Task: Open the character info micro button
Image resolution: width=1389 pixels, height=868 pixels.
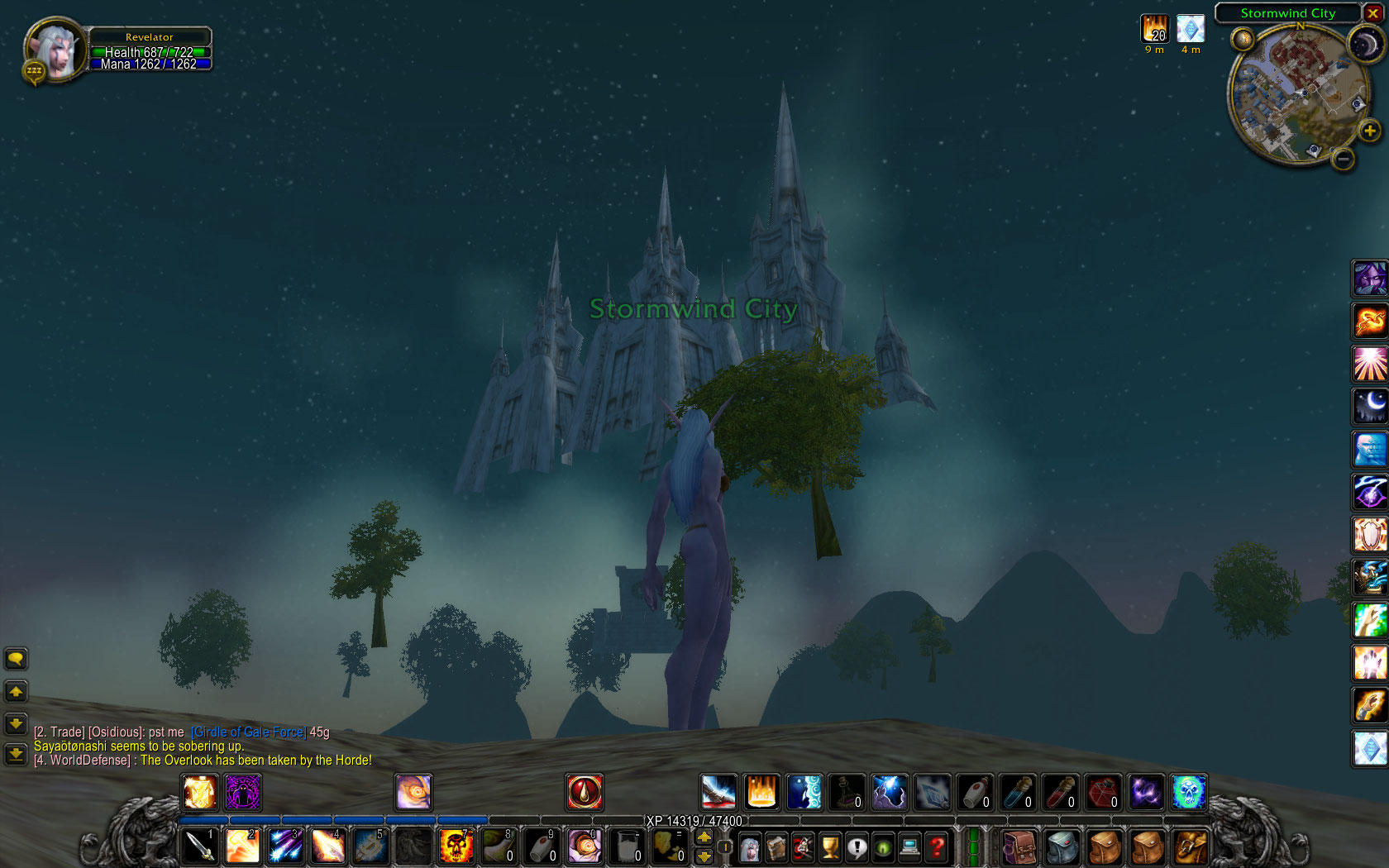Action: coord(749,847)
